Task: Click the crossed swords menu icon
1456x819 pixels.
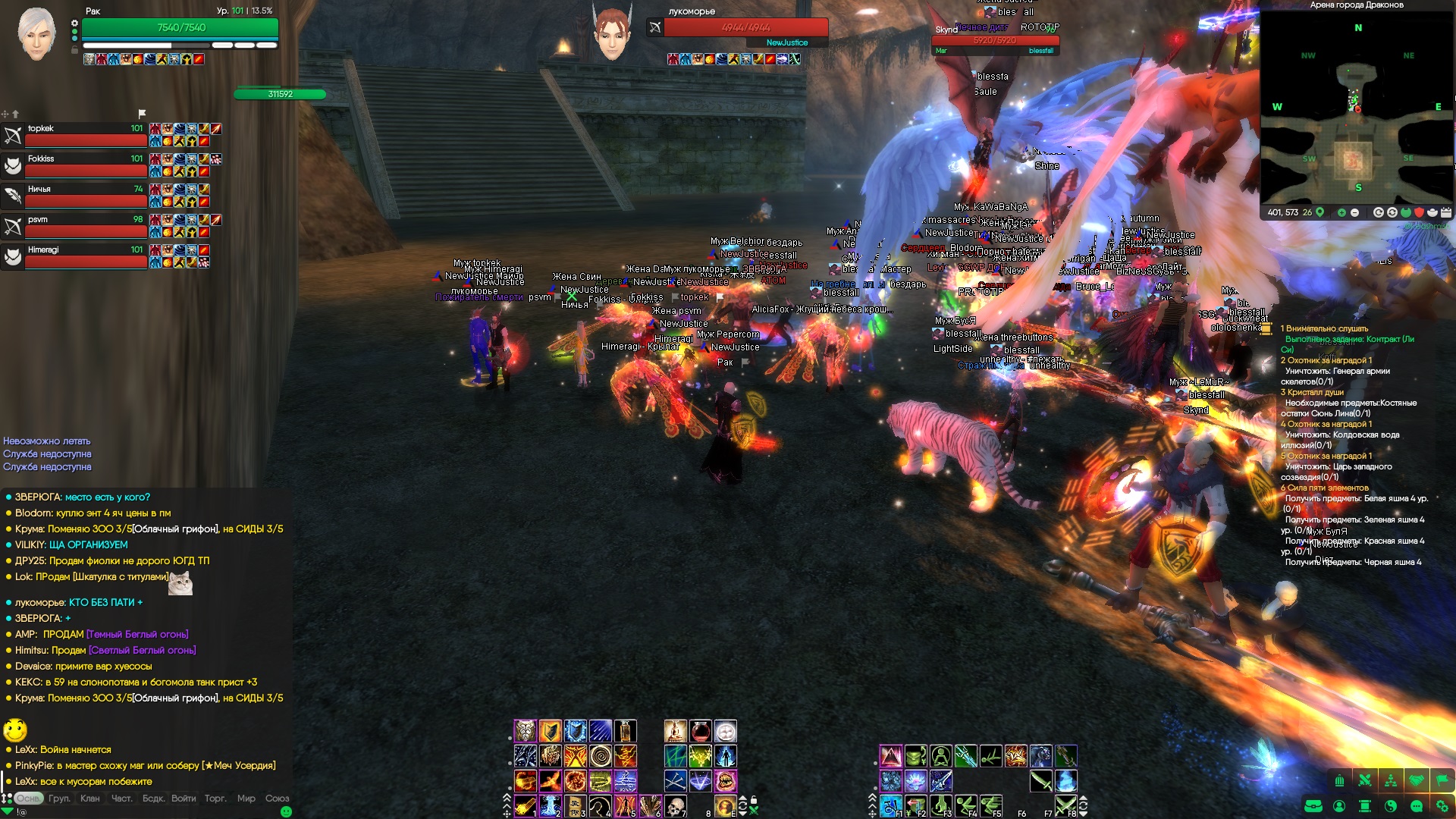Action: pyautogui.click(x=1365, y=780)
